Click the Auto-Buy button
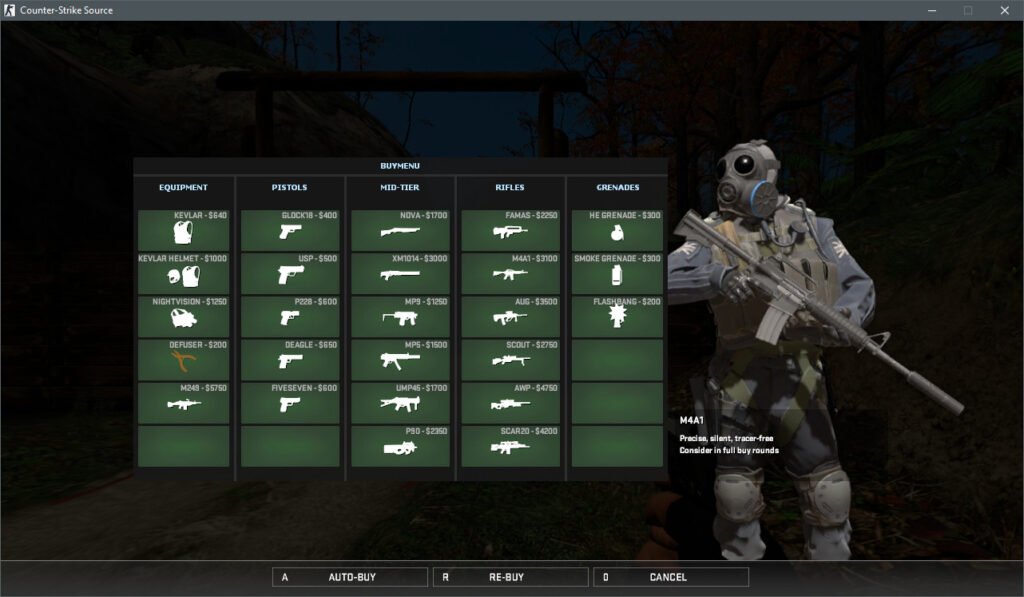The width and height of the screenshot is (1024, 597). pyautogui.click(x=350, y=577)
